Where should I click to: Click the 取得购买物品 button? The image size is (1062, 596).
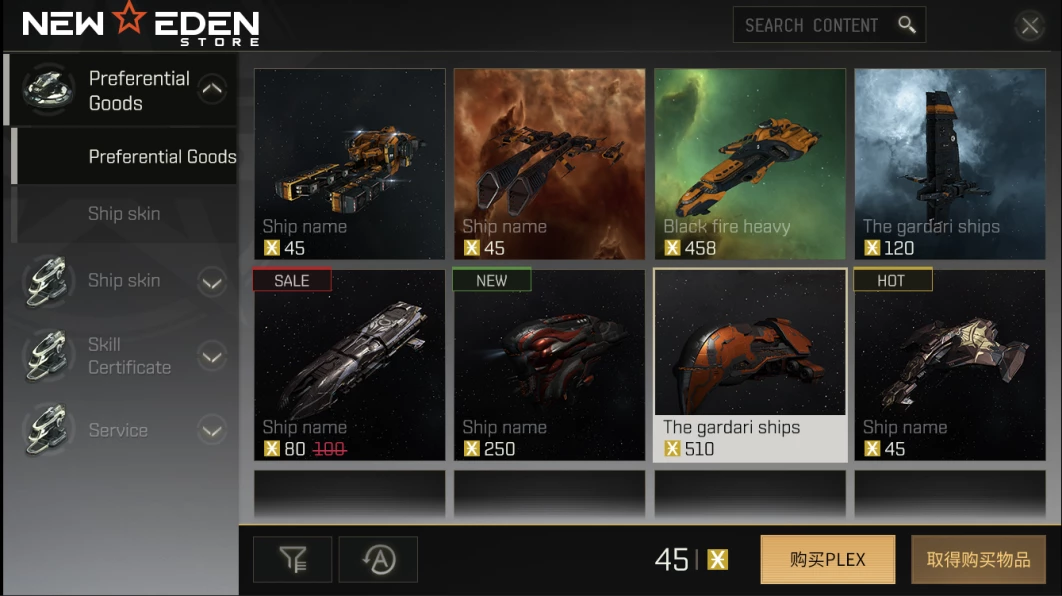[x=978, y=560]
